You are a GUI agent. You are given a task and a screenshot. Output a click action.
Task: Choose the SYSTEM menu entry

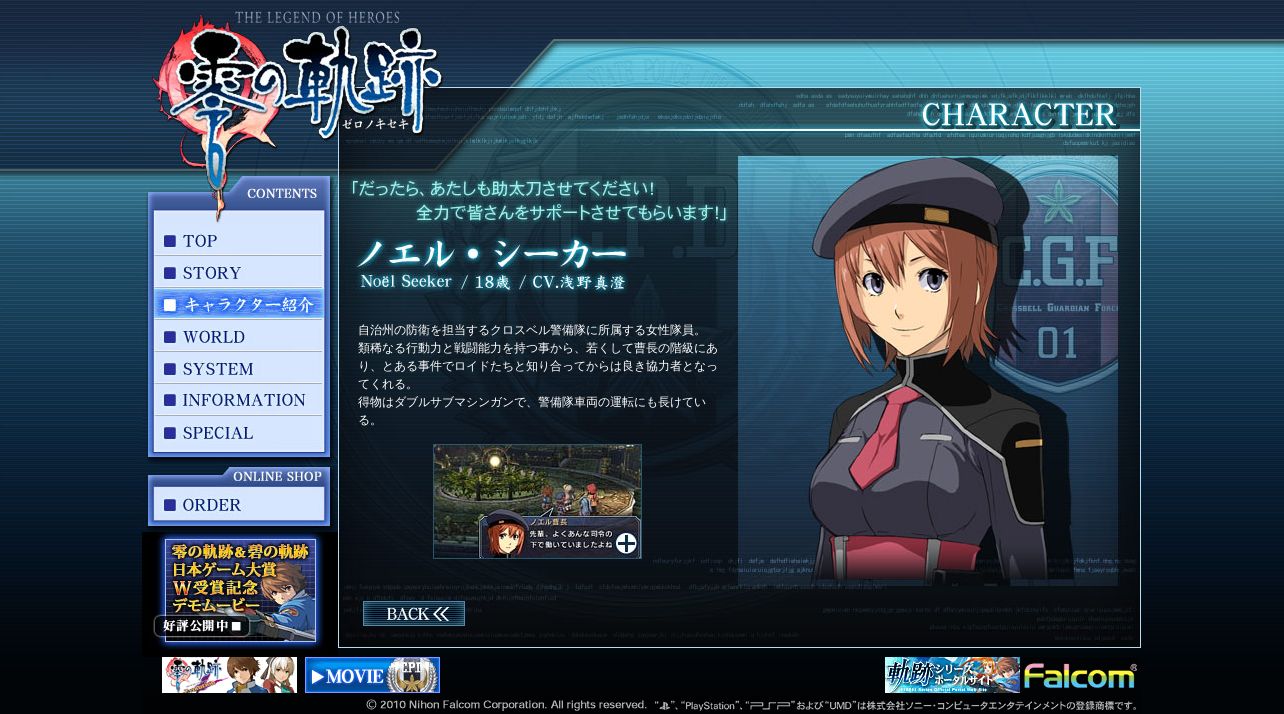(239, 369)
